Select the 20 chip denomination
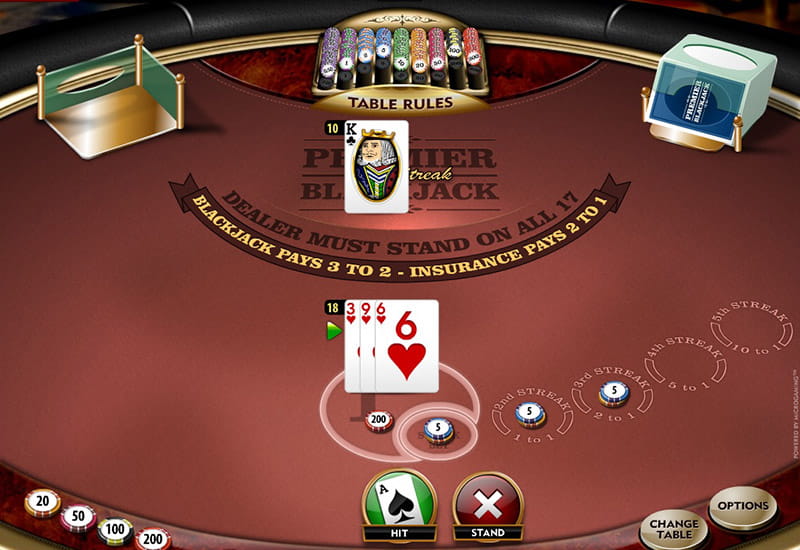 pyautogui.click(x=42, y=502)
